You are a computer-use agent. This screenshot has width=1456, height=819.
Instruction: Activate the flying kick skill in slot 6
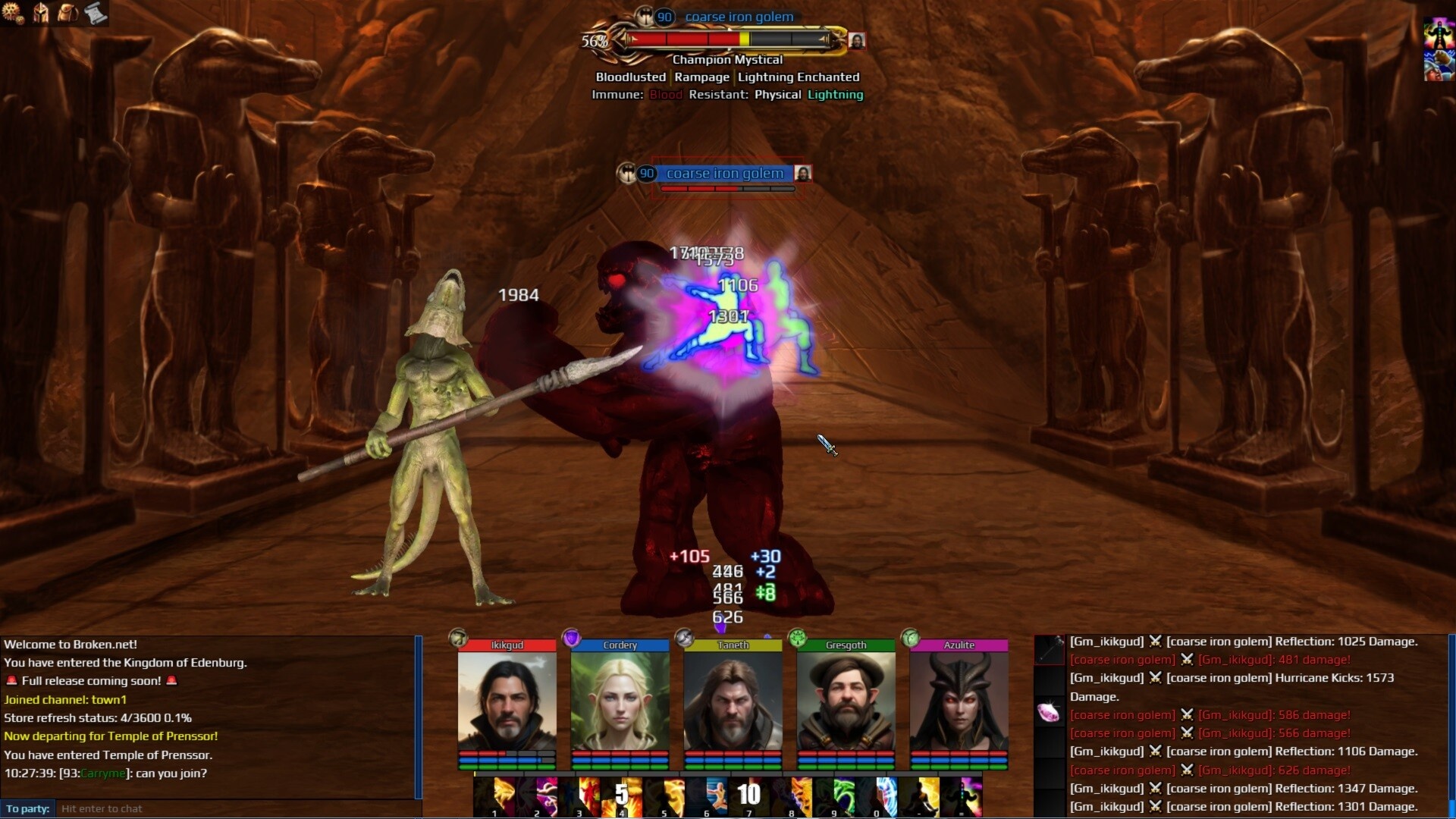point(707,796)
